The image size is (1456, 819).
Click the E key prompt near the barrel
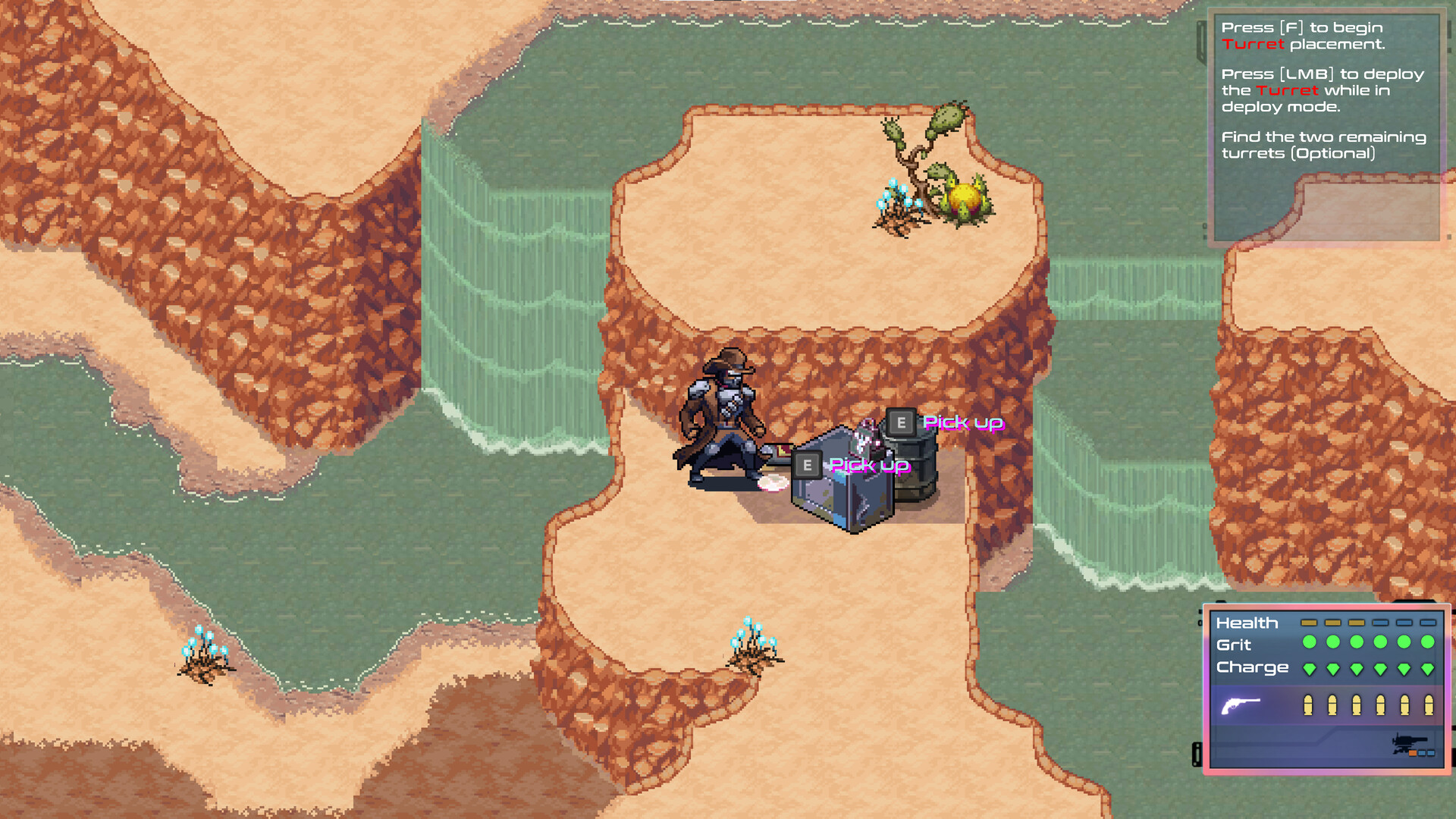901,422
